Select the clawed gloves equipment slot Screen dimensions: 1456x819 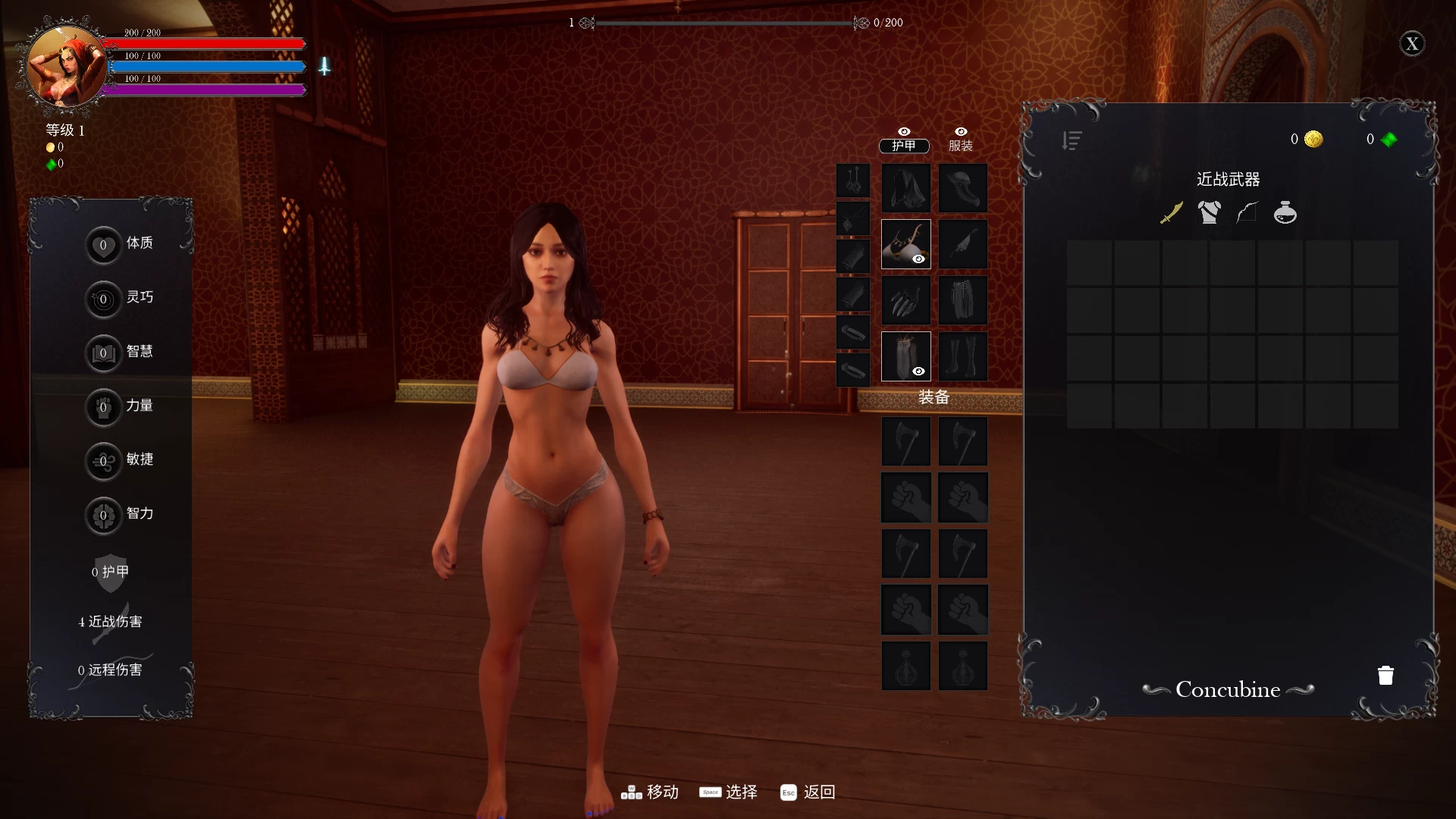tap(905, 300)
